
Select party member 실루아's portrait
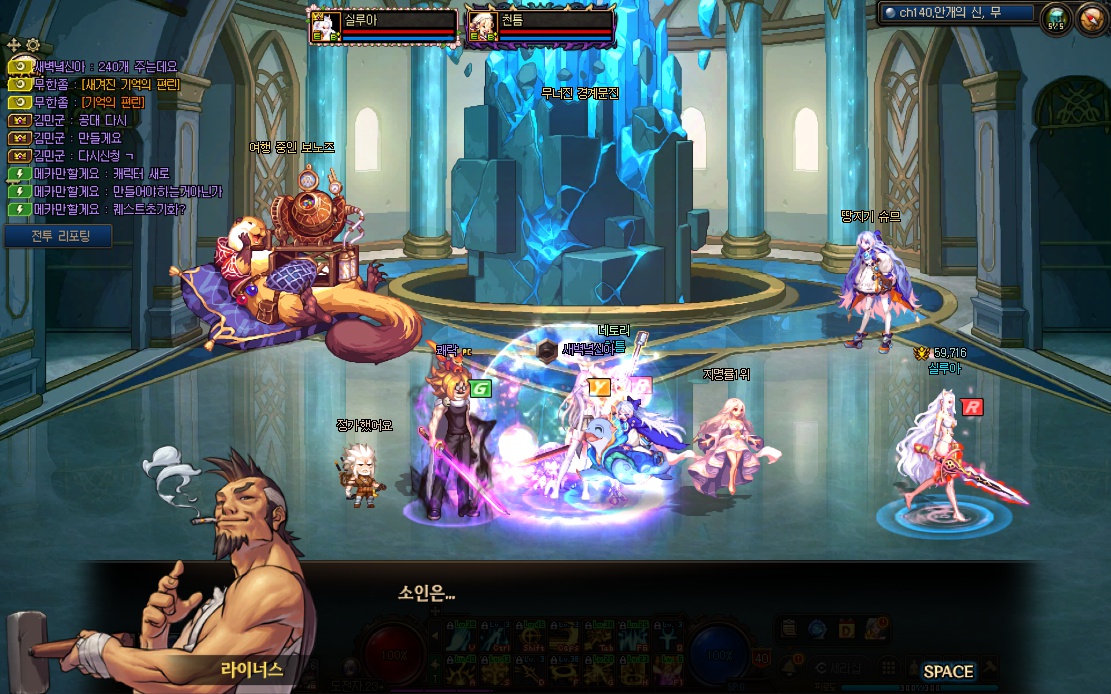coord(327,26)
